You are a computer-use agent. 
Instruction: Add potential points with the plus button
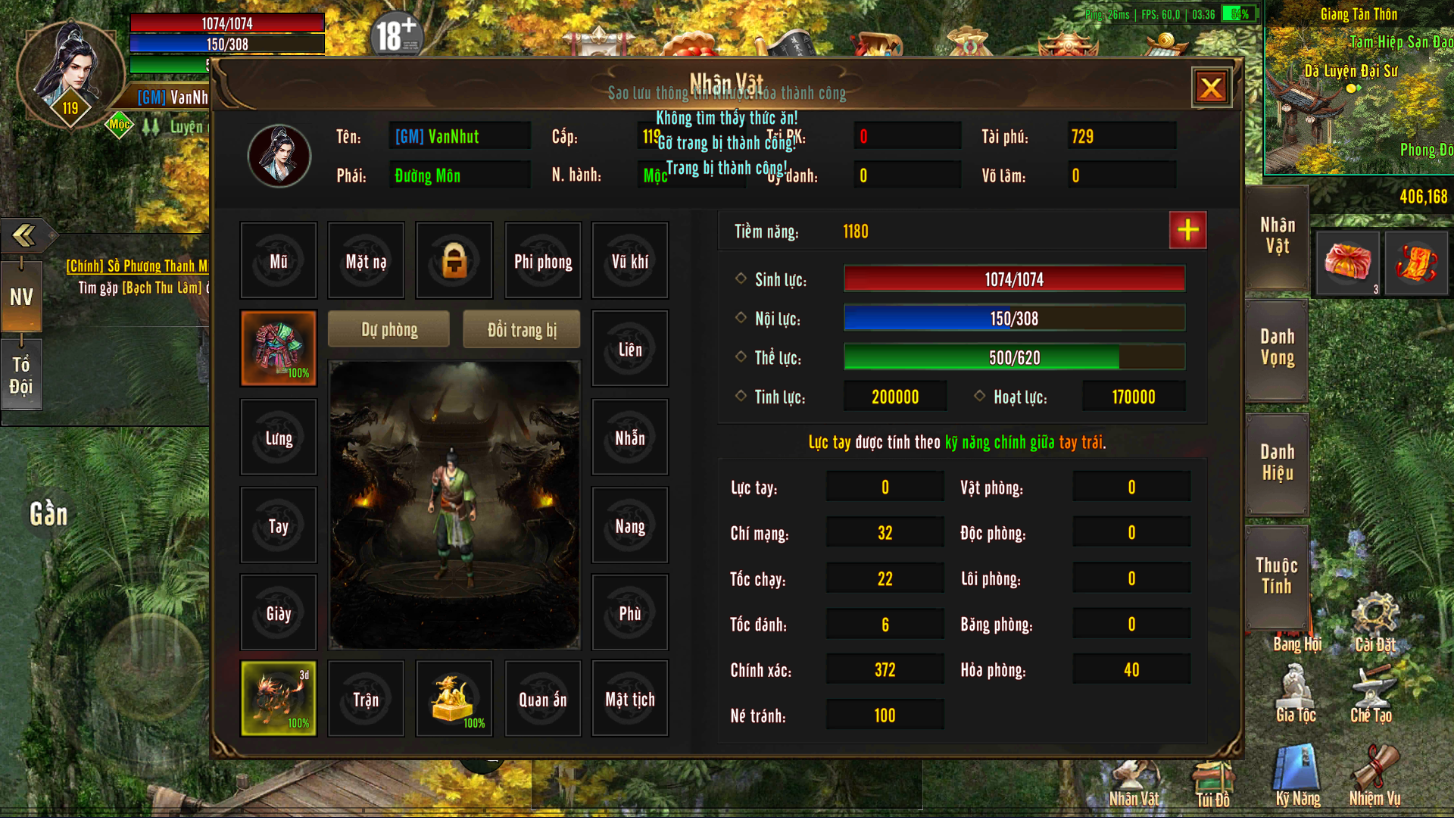click(1187, 231)
